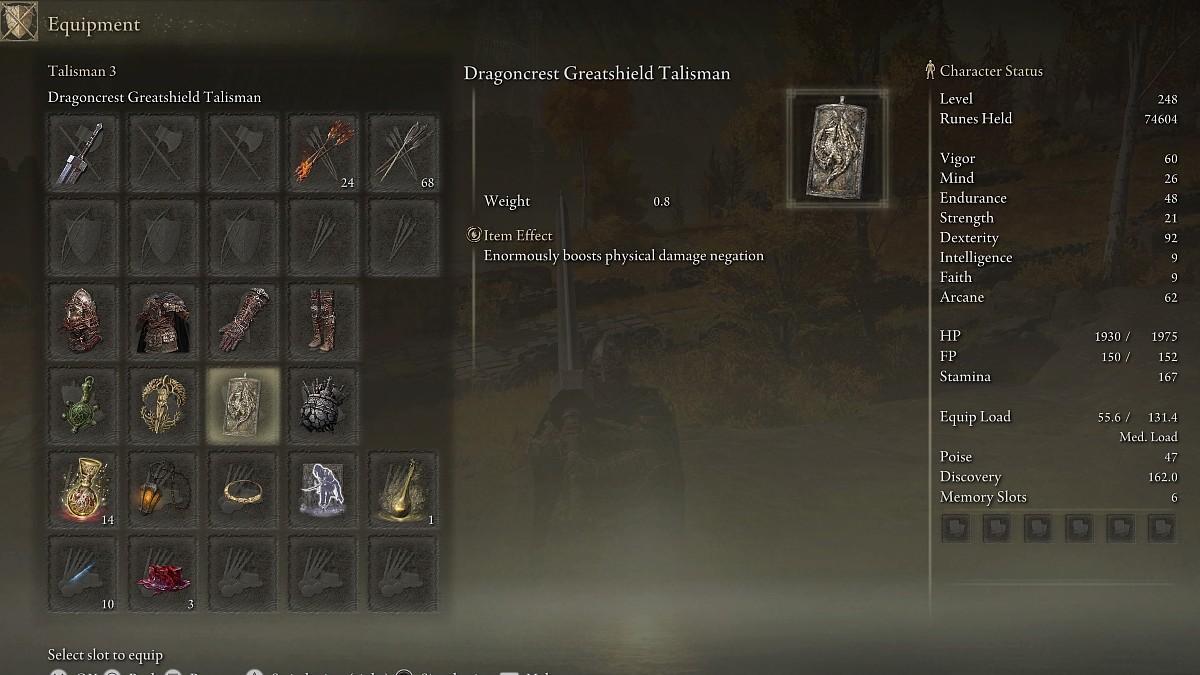This screenshot has width=1200, height=675.
Task: Select the glowing spirit ashes slot
Action: point(323,489)
